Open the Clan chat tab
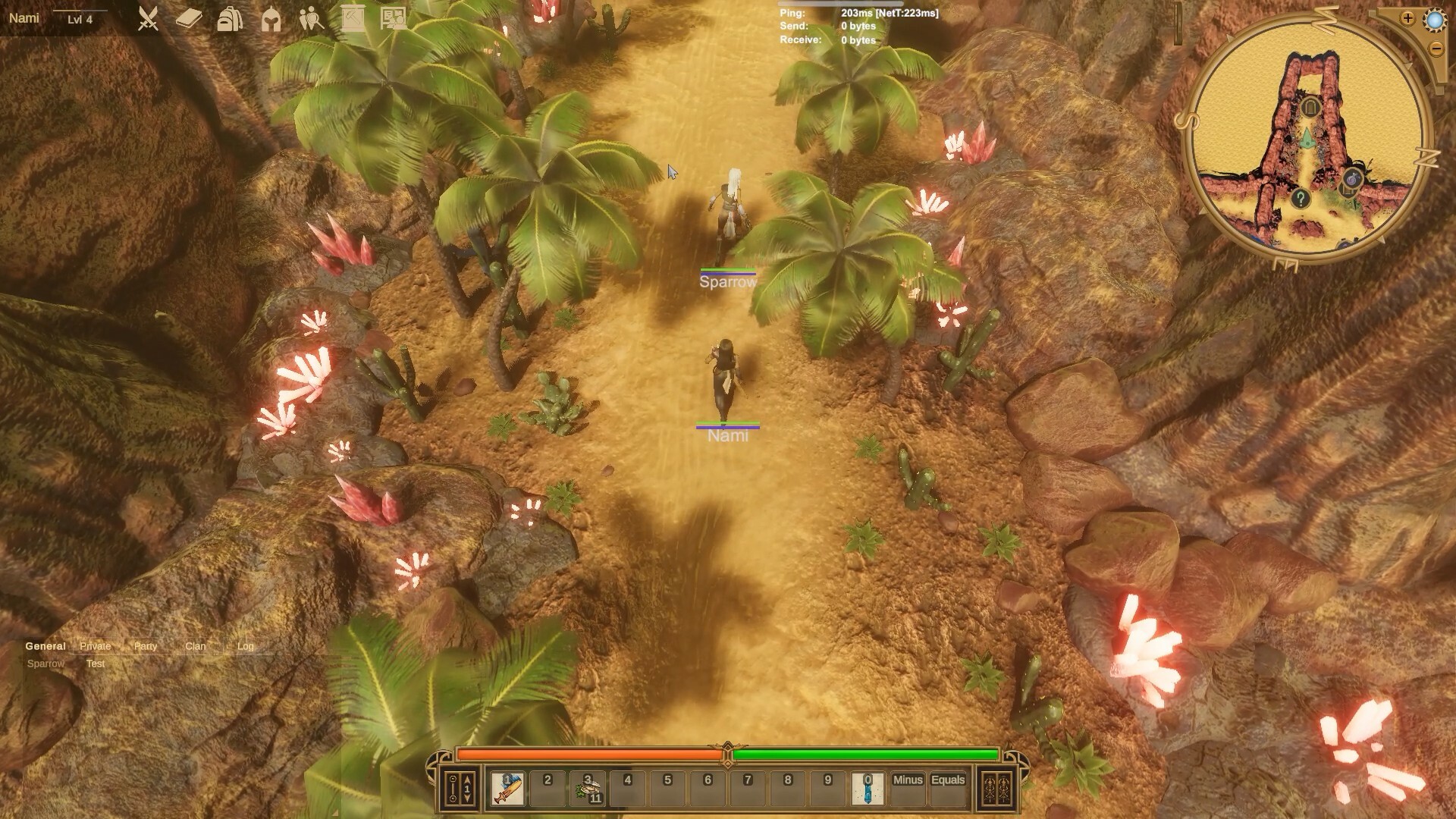The image size is (1456, 819). pyautogui.click(x=195, y=645)
